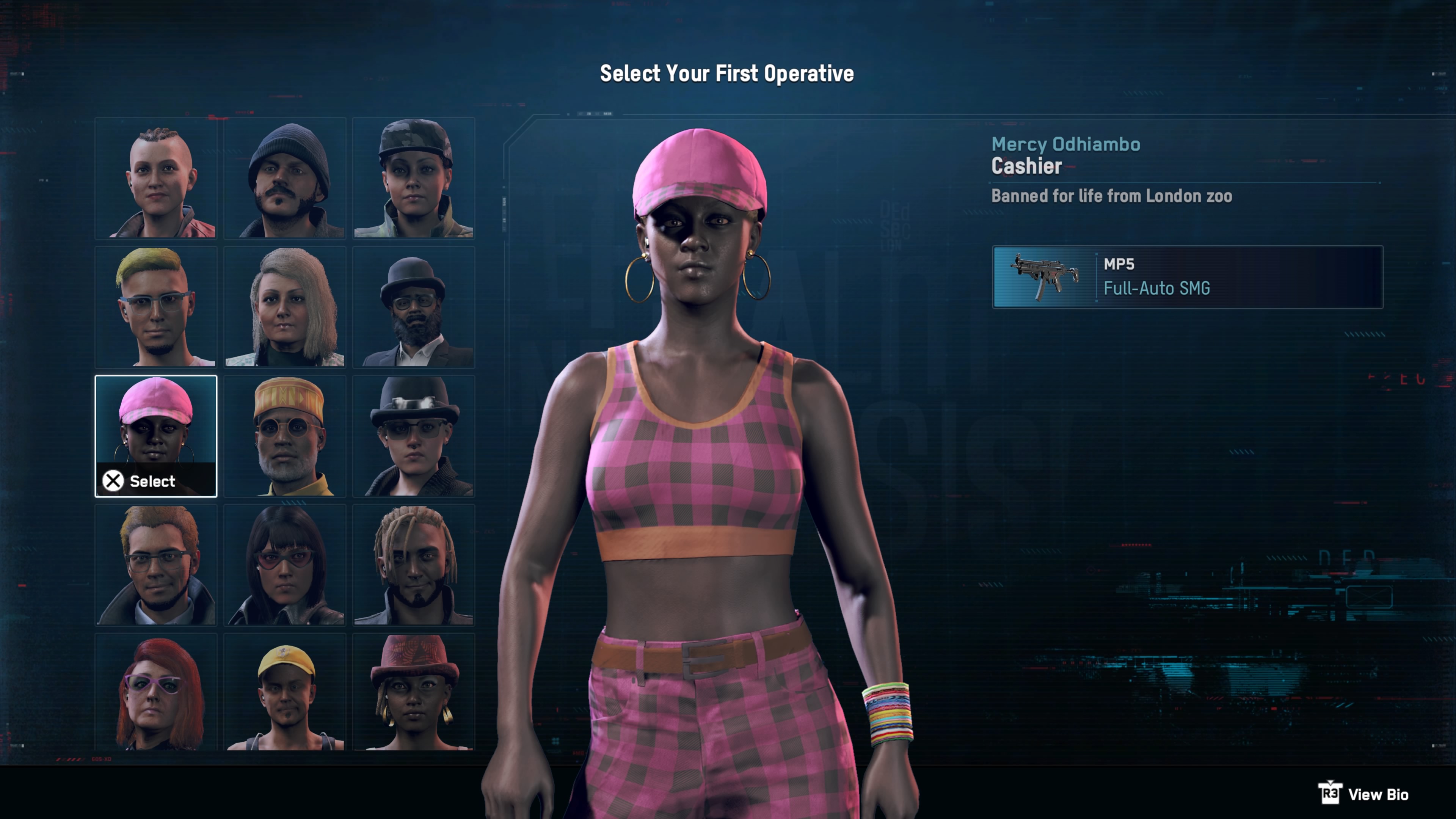Choose the bearded operative in navy beanie

pos(285,178)
